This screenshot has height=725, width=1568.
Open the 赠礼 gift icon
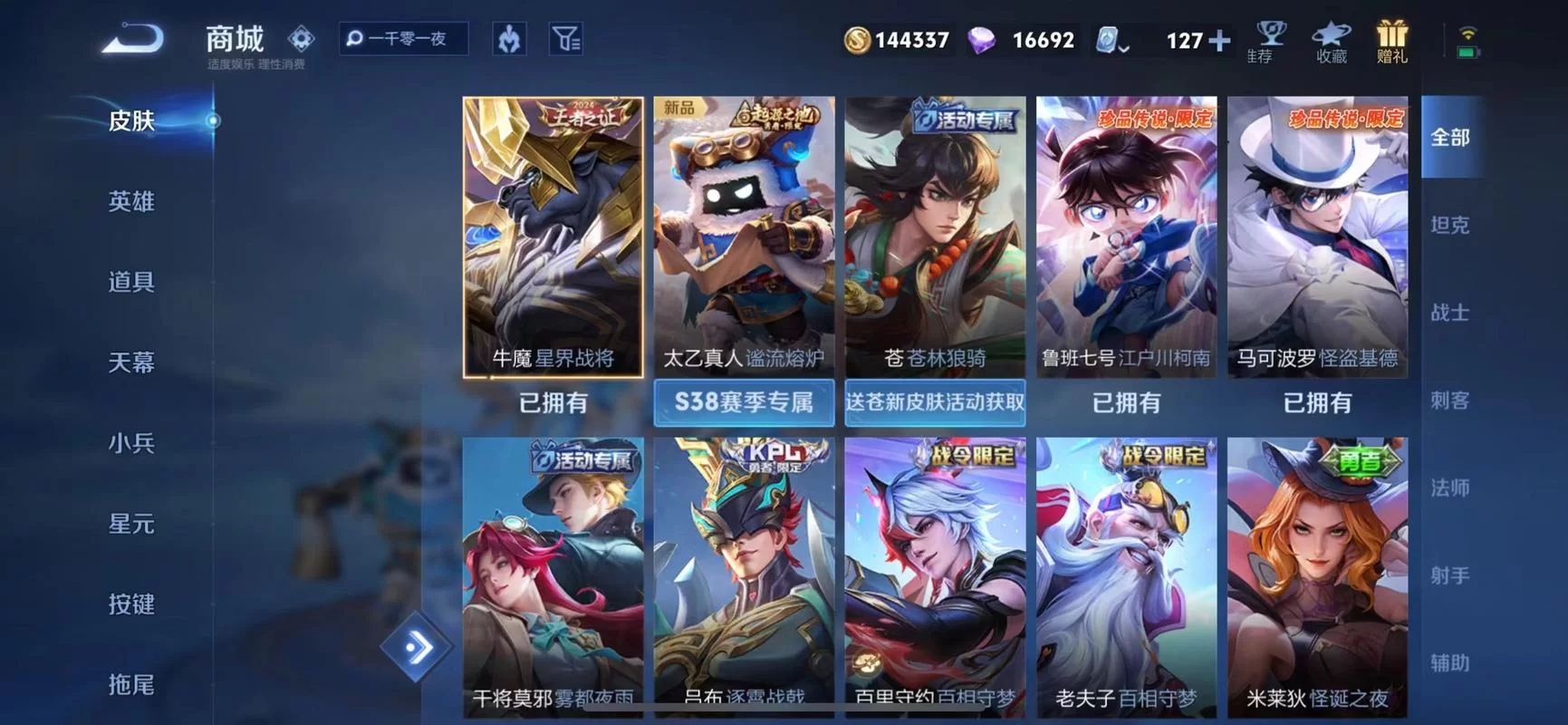tap(1392, 41)
